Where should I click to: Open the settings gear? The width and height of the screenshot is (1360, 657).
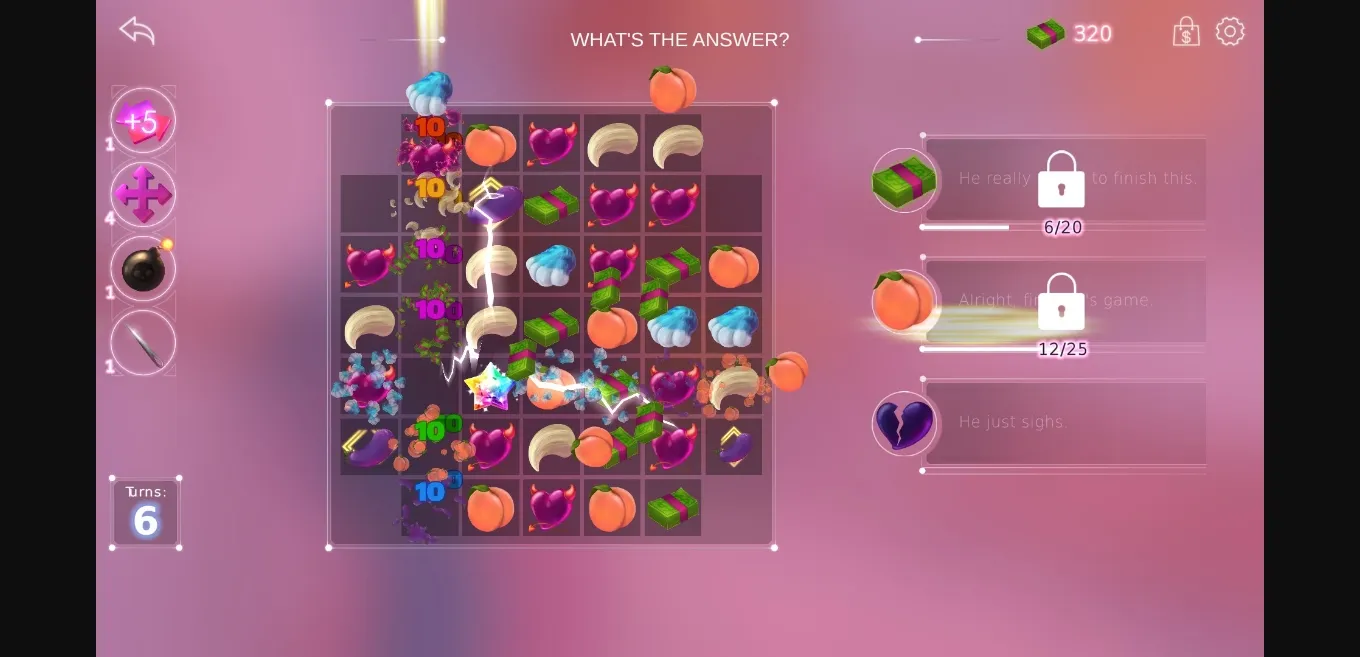pyautogui.click(x=1230, y=31)
